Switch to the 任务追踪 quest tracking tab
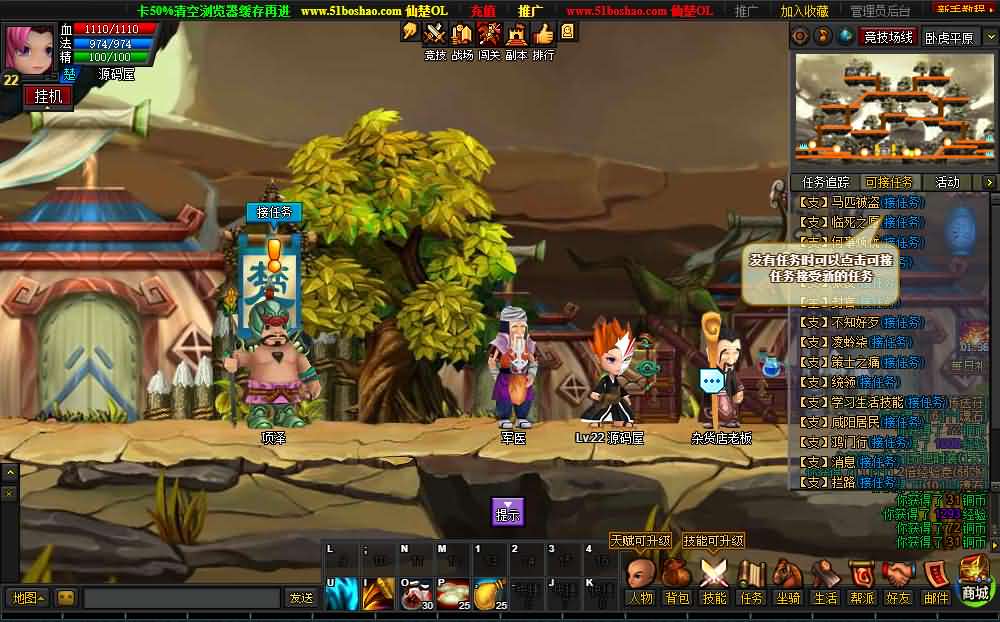Viewport: 1000px width, 622px height. [x=825, y=182]
